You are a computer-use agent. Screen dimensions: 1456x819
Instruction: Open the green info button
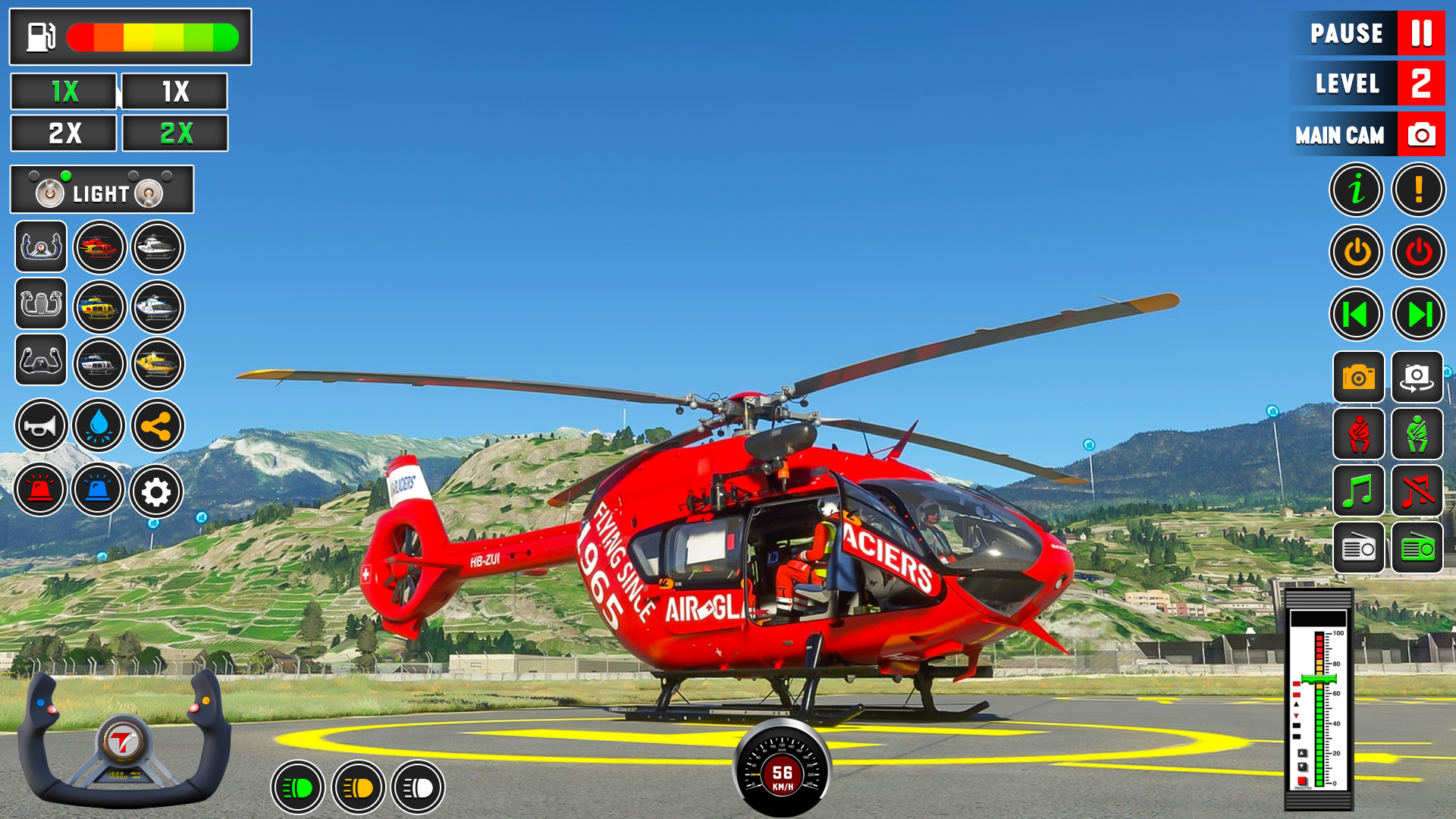point(1357,190)
